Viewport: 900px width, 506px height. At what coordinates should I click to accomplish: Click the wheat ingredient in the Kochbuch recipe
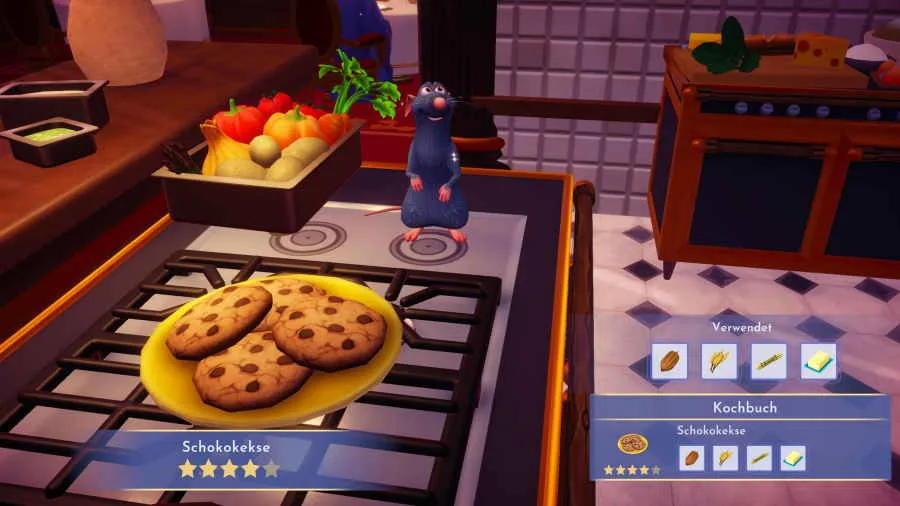pos(725,458)
